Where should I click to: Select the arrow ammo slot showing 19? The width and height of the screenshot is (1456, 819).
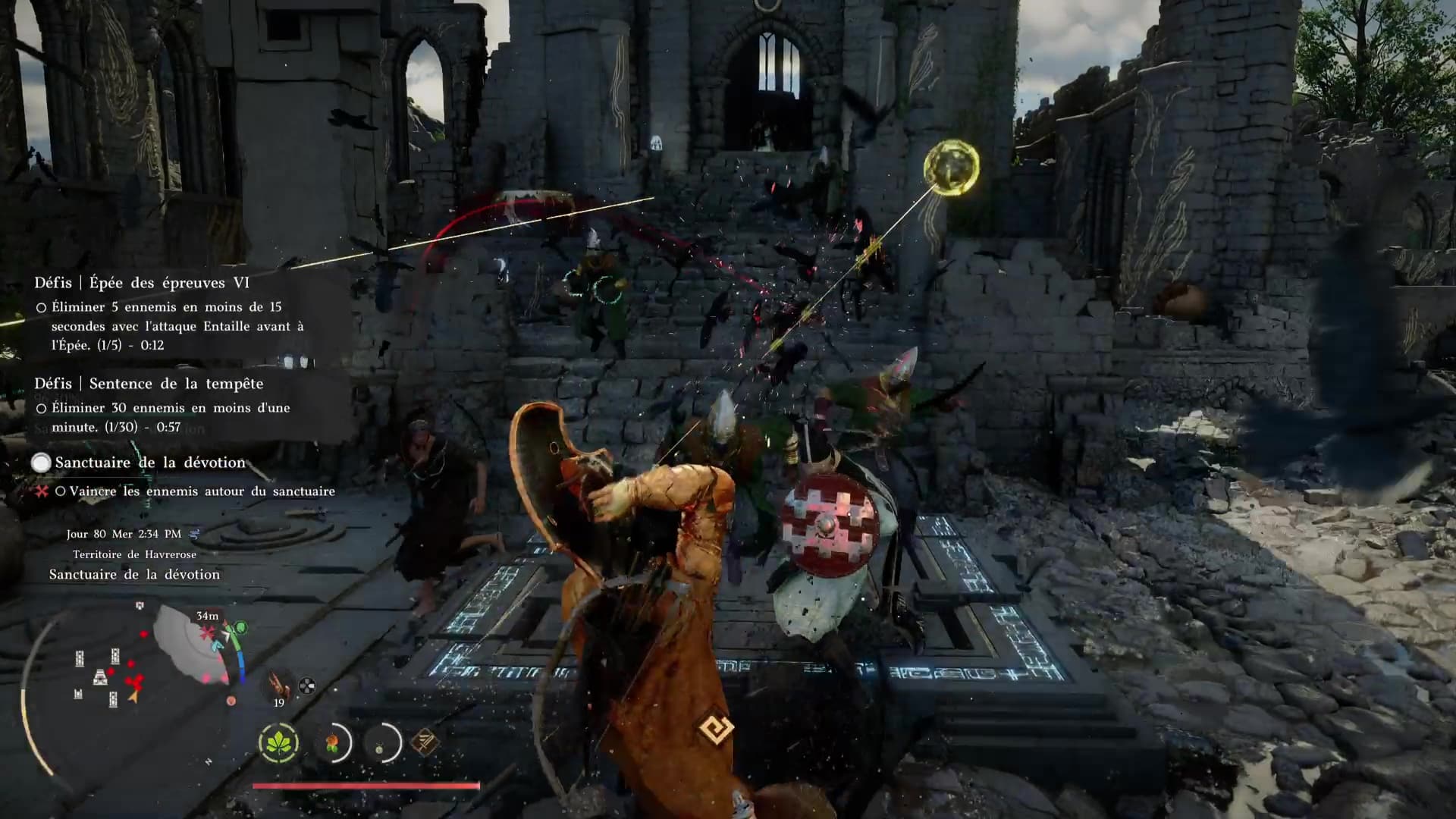[278, 687]
